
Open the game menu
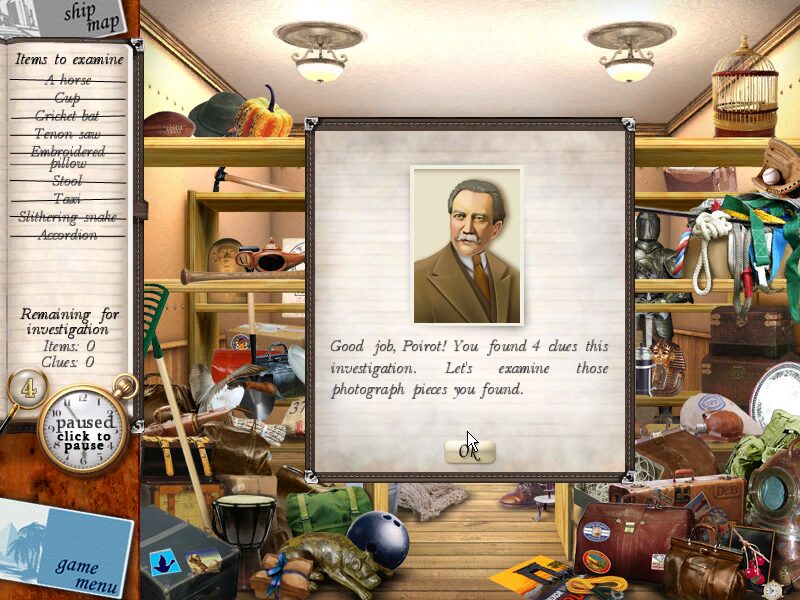tap(76, 573)
